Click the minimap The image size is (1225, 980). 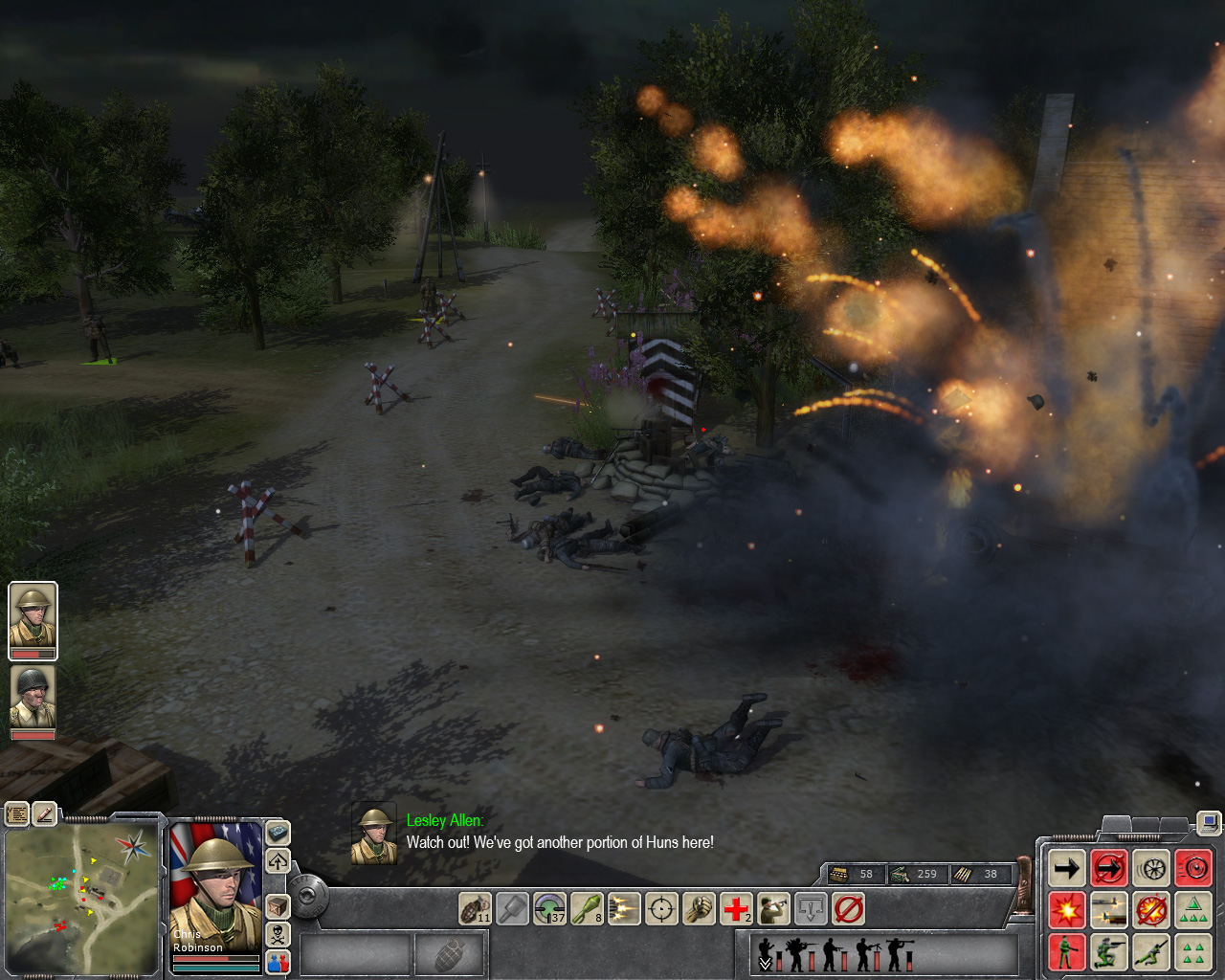81,896
